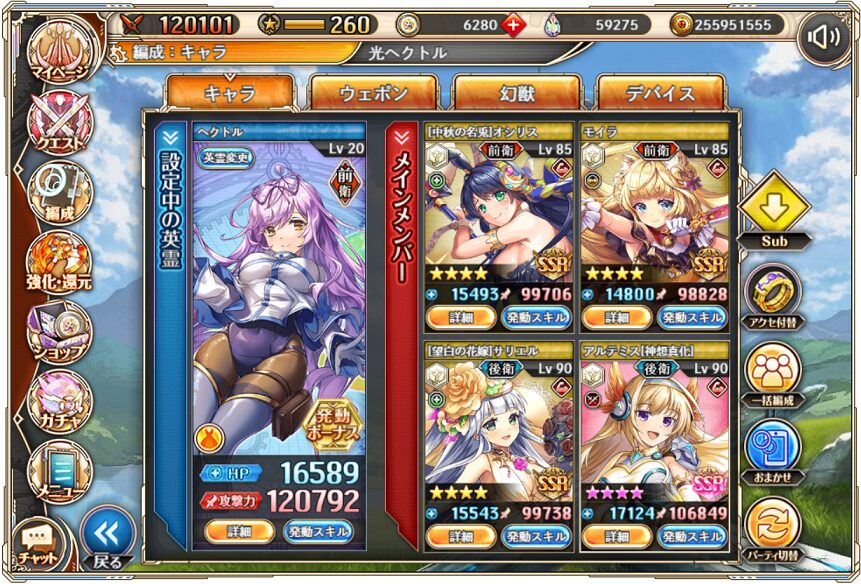Switch to the ウェポン tab

coord(373,93)
